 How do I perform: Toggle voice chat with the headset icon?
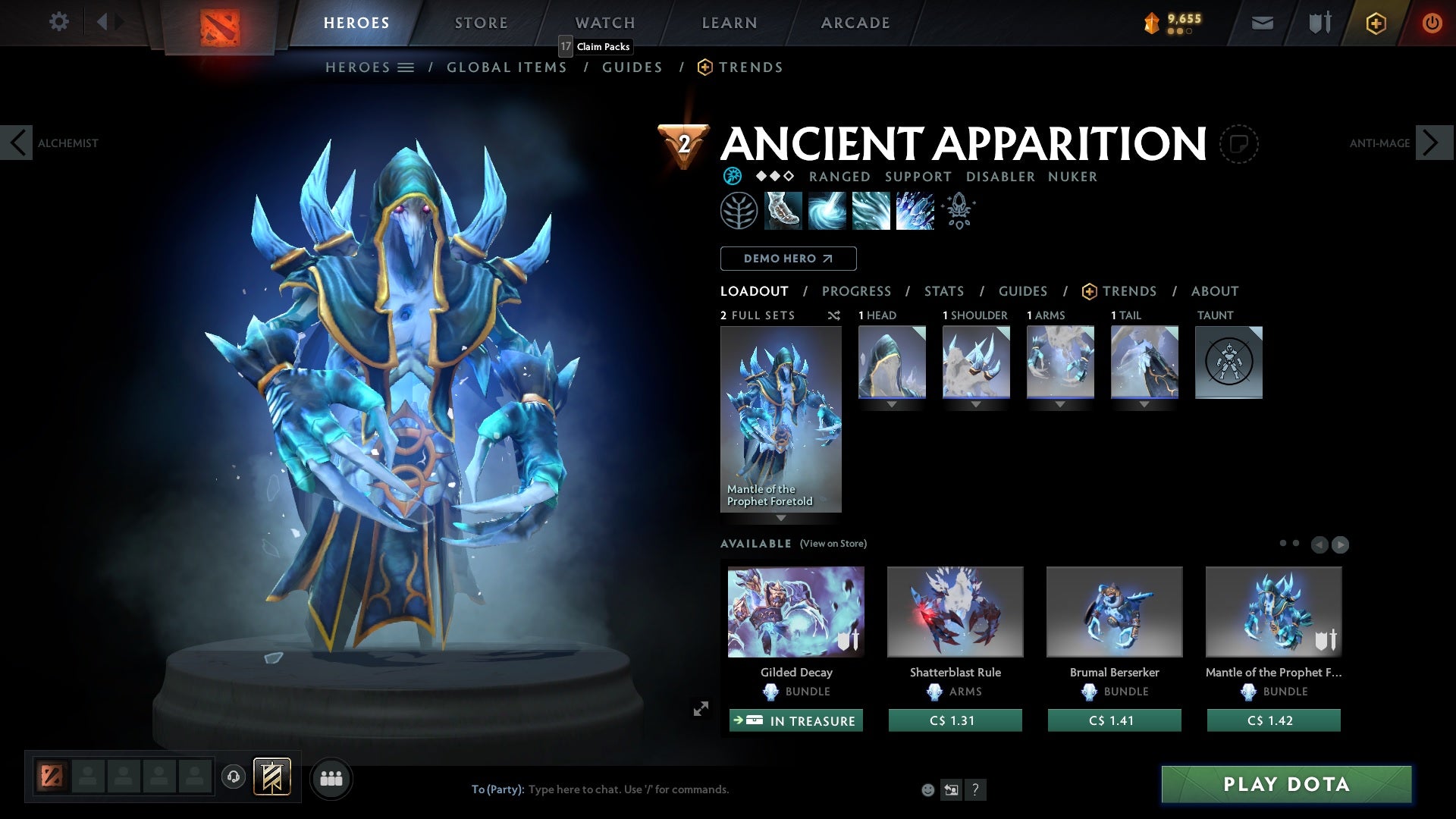click(x=233, y=777)
